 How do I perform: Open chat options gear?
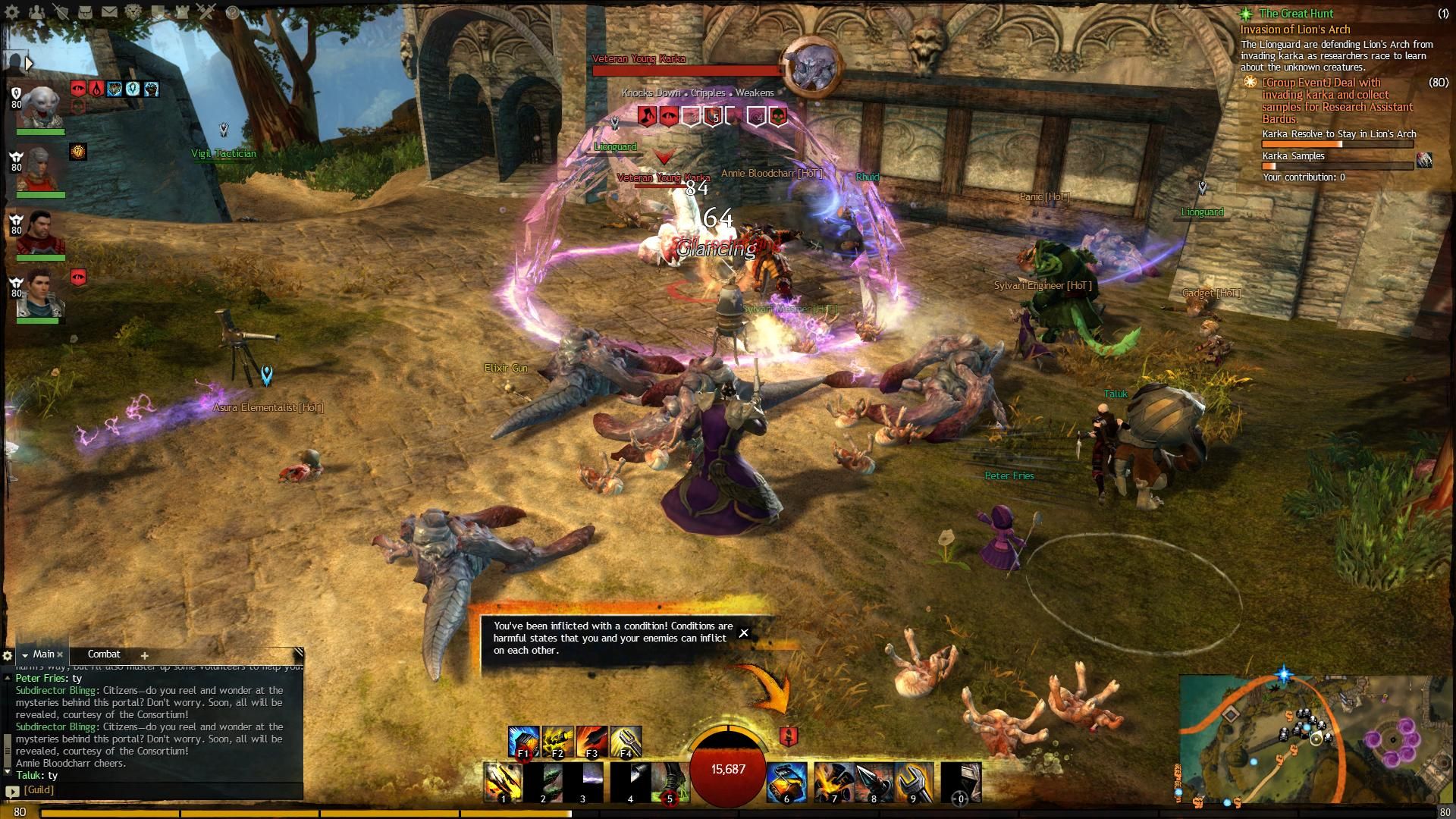8,655
